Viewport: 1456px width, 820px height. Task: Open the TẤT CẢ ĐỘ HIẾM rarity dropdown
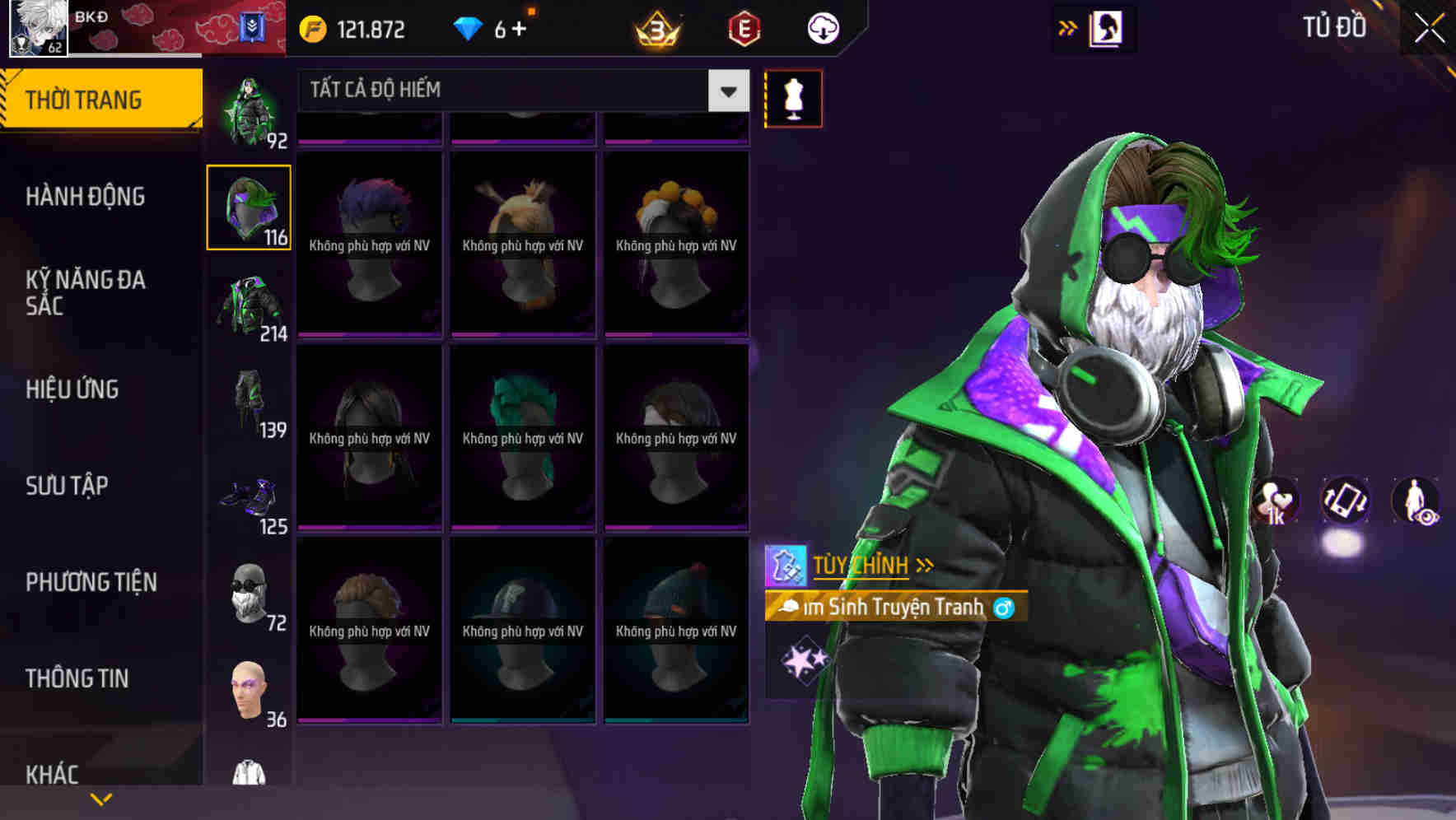tap(519, 90)
